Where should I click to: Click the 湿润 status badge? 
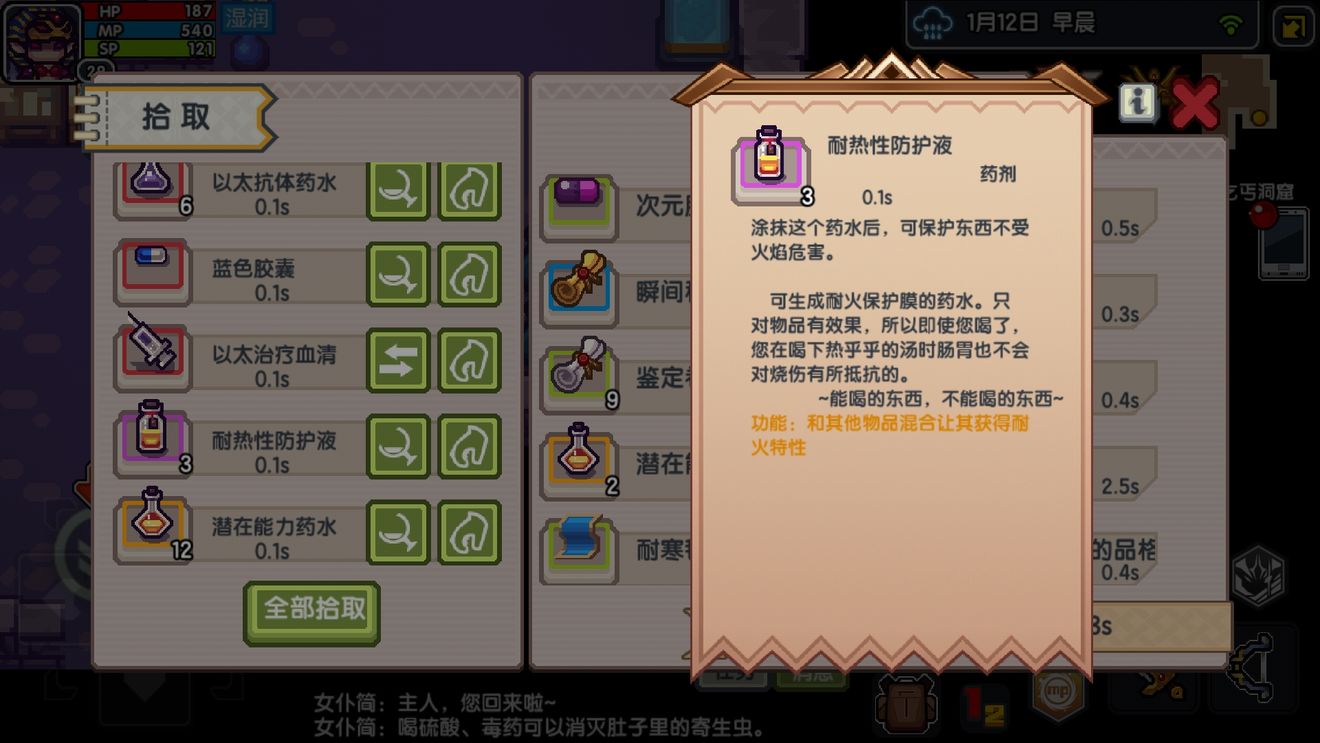pos(249,20)
